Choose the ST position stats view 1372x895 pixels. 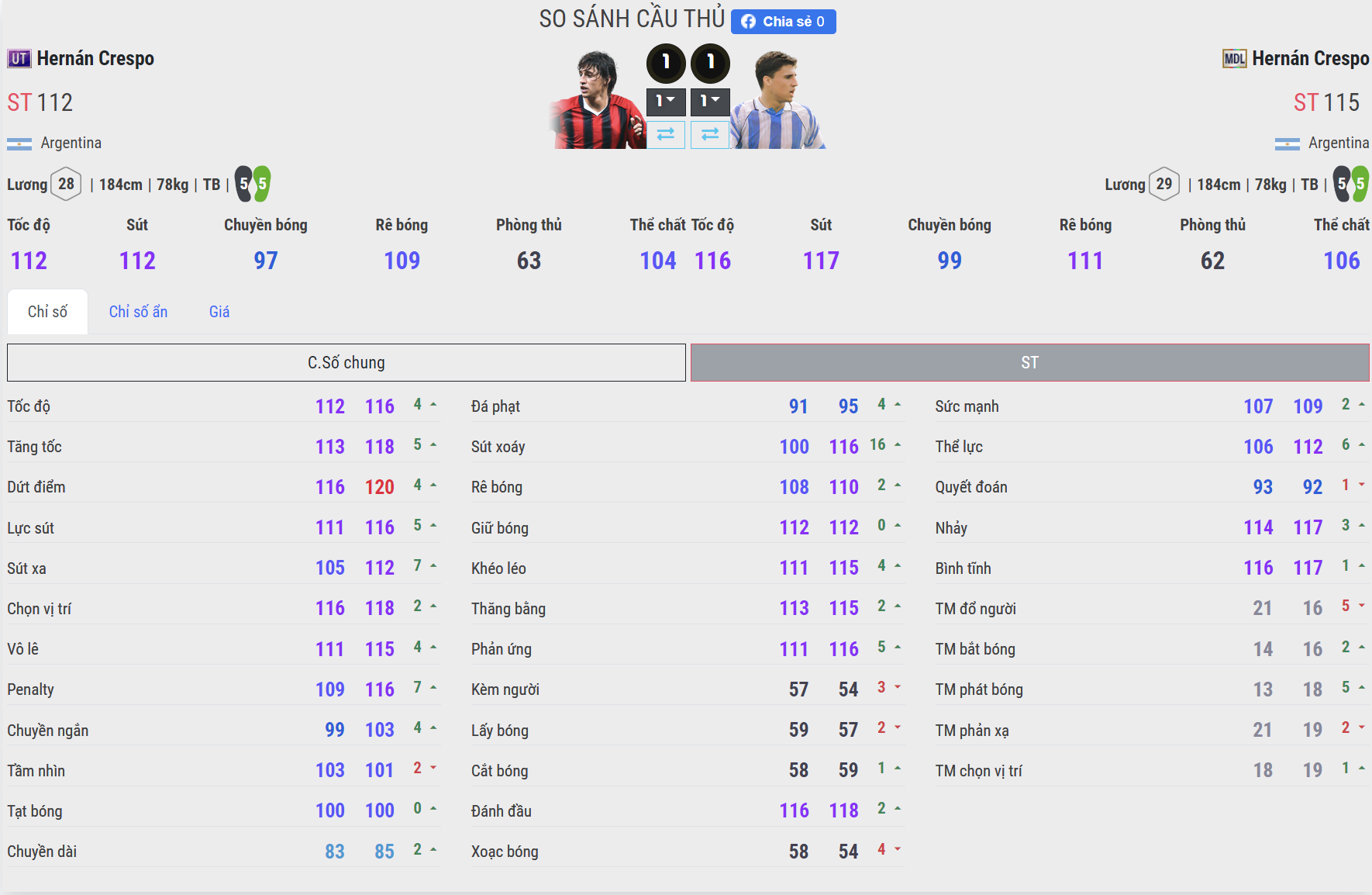click(1029, 363)
